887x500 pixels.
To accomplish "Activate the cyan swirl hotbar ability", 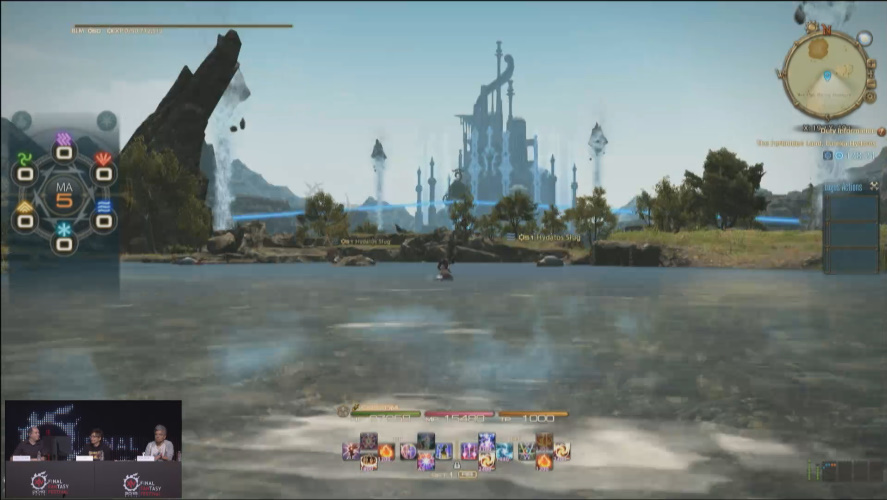I will [x=505, y=451].
